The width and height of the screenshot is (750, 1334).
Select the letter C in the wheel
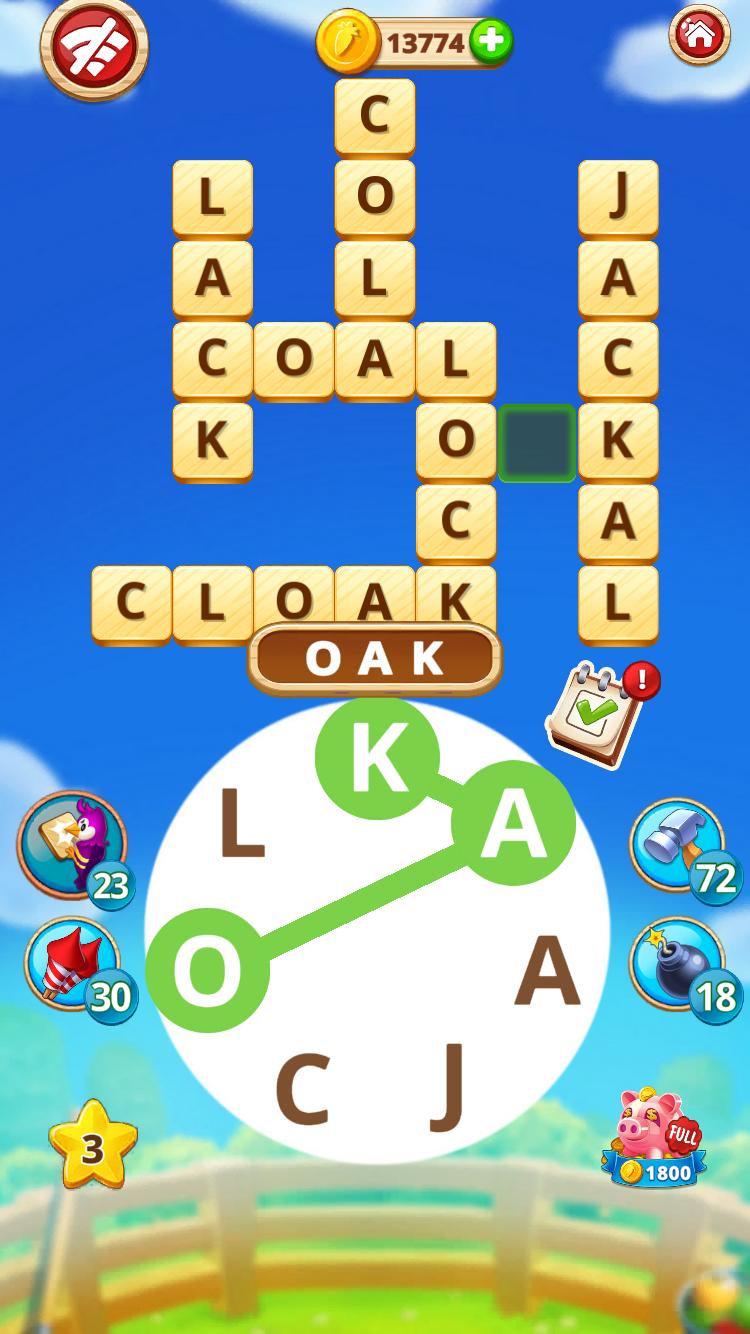(302, 1089)
